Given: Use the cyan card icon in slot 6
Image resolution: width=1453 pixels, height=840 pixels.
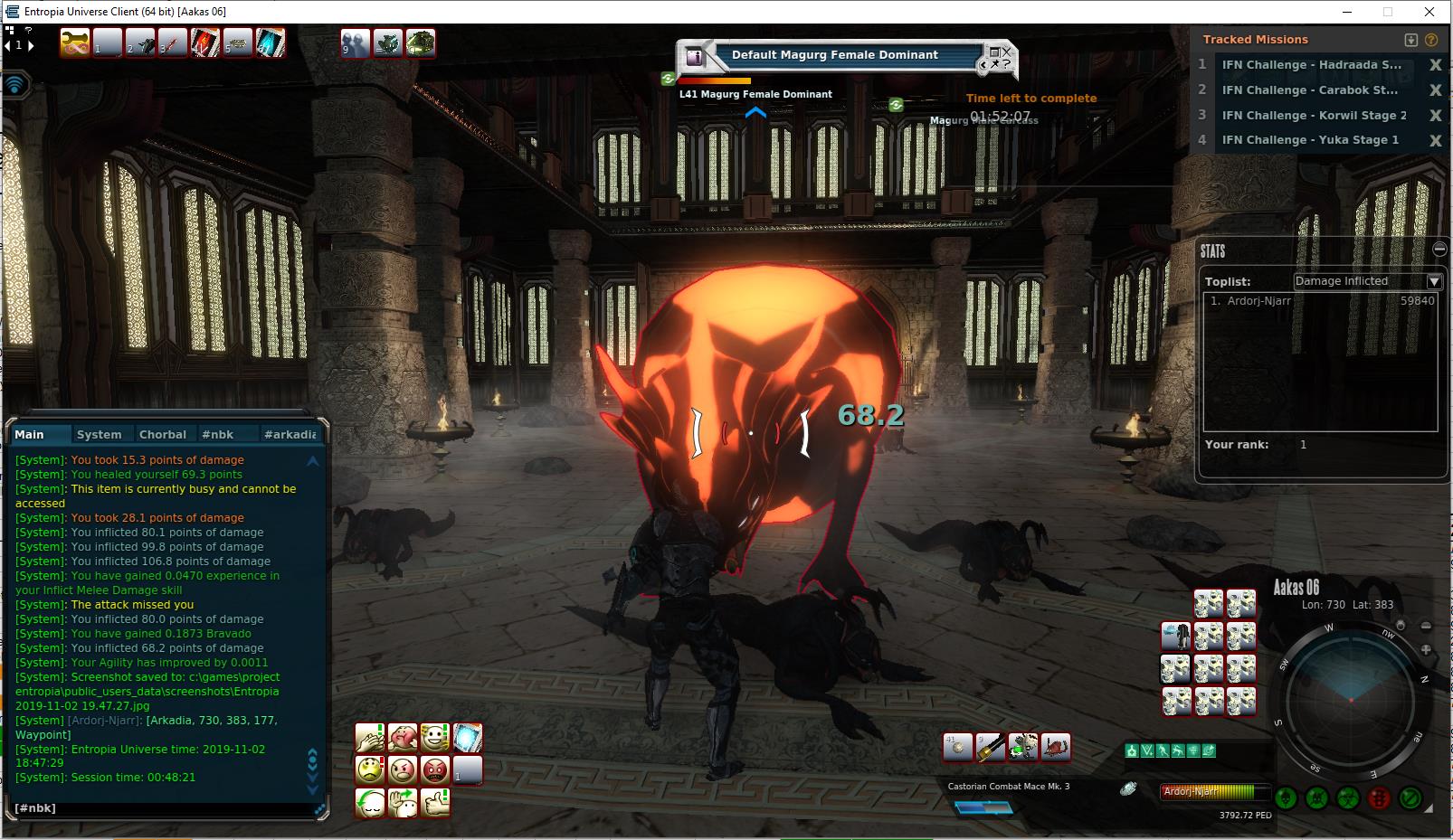Looking at the screenshot, I should pyautogui.click(x=271, y=42).
